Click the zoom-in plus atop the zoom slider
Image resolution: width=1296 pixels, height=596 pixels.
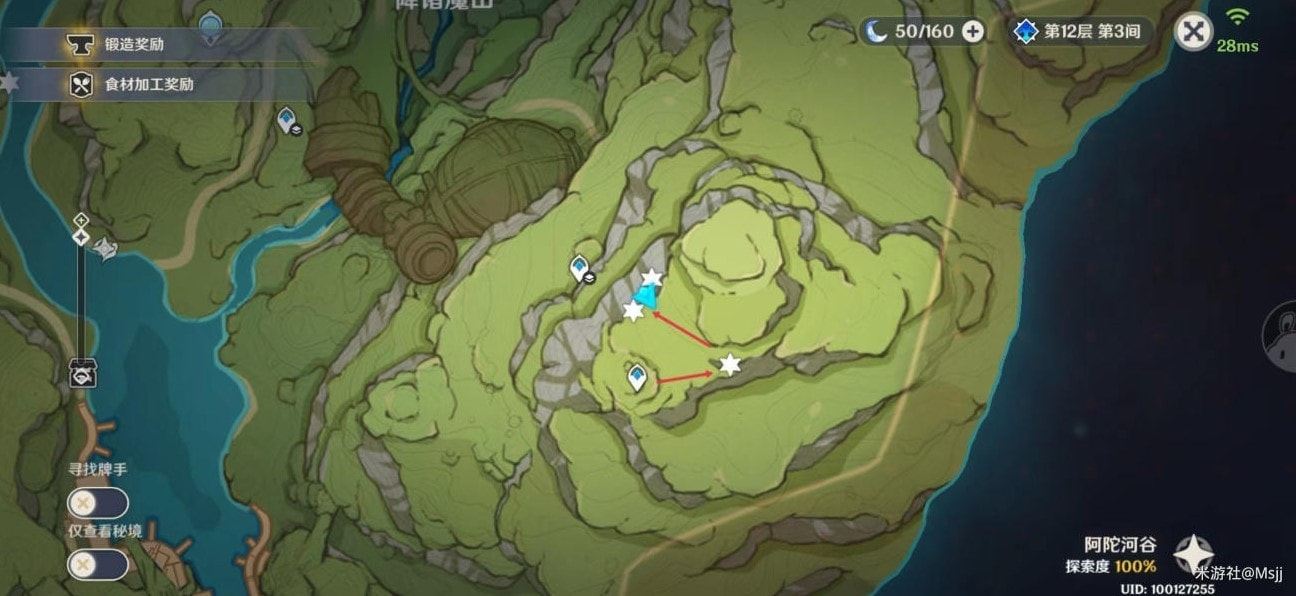tap(81, 219)
